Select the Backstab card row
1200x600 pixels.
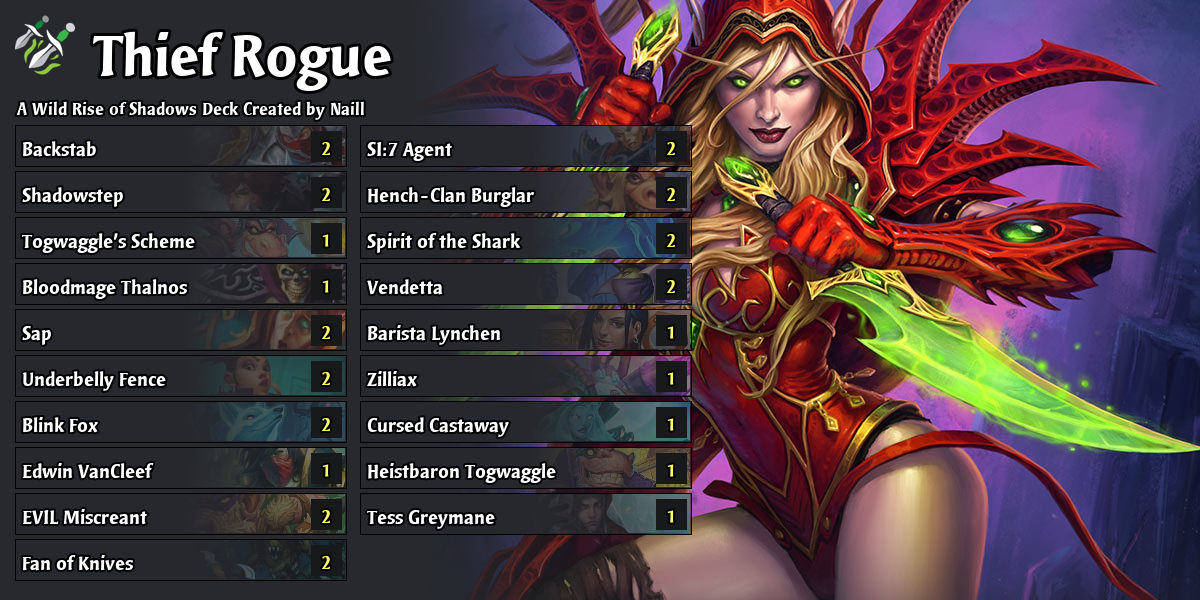point(180,150)
